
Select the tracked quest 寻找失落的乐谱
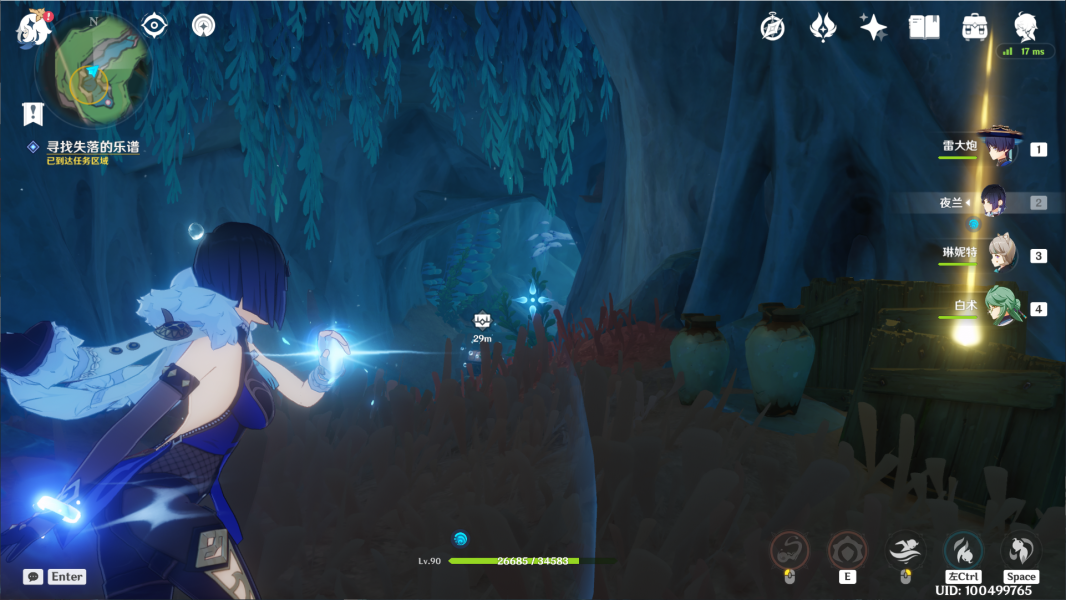click(93, 147)
